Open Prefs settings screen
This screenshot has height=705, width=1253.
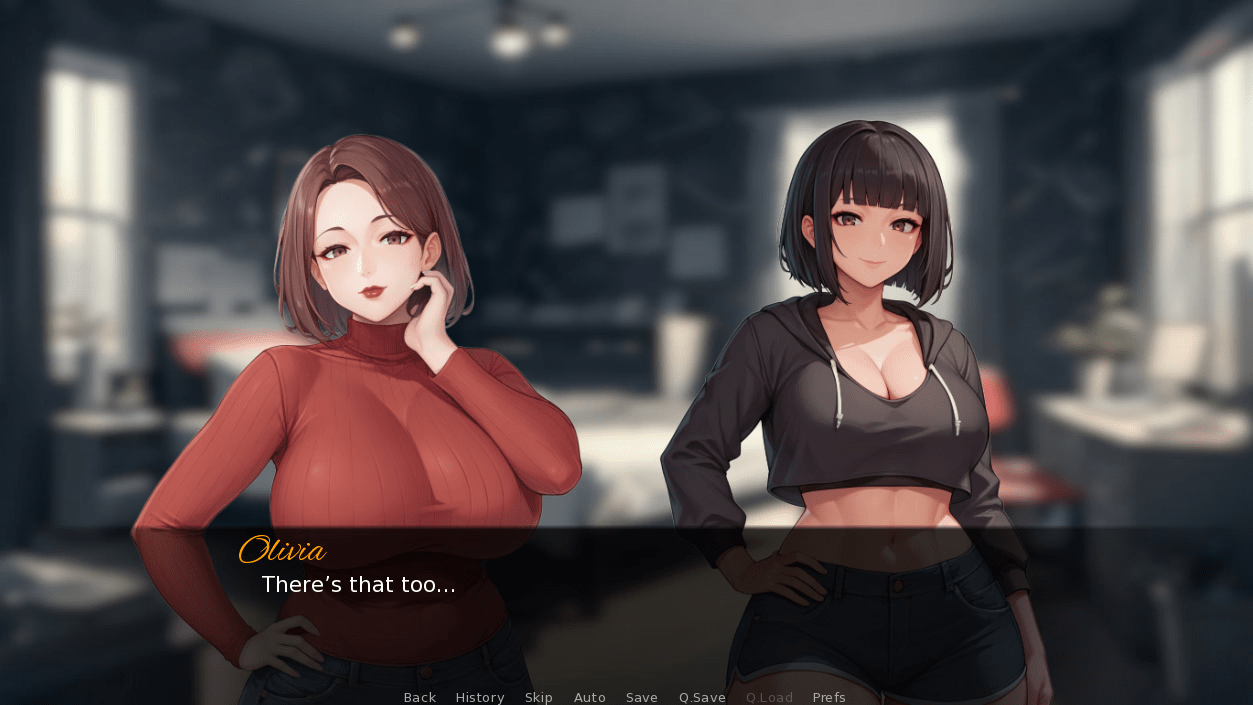pos(829,697)
